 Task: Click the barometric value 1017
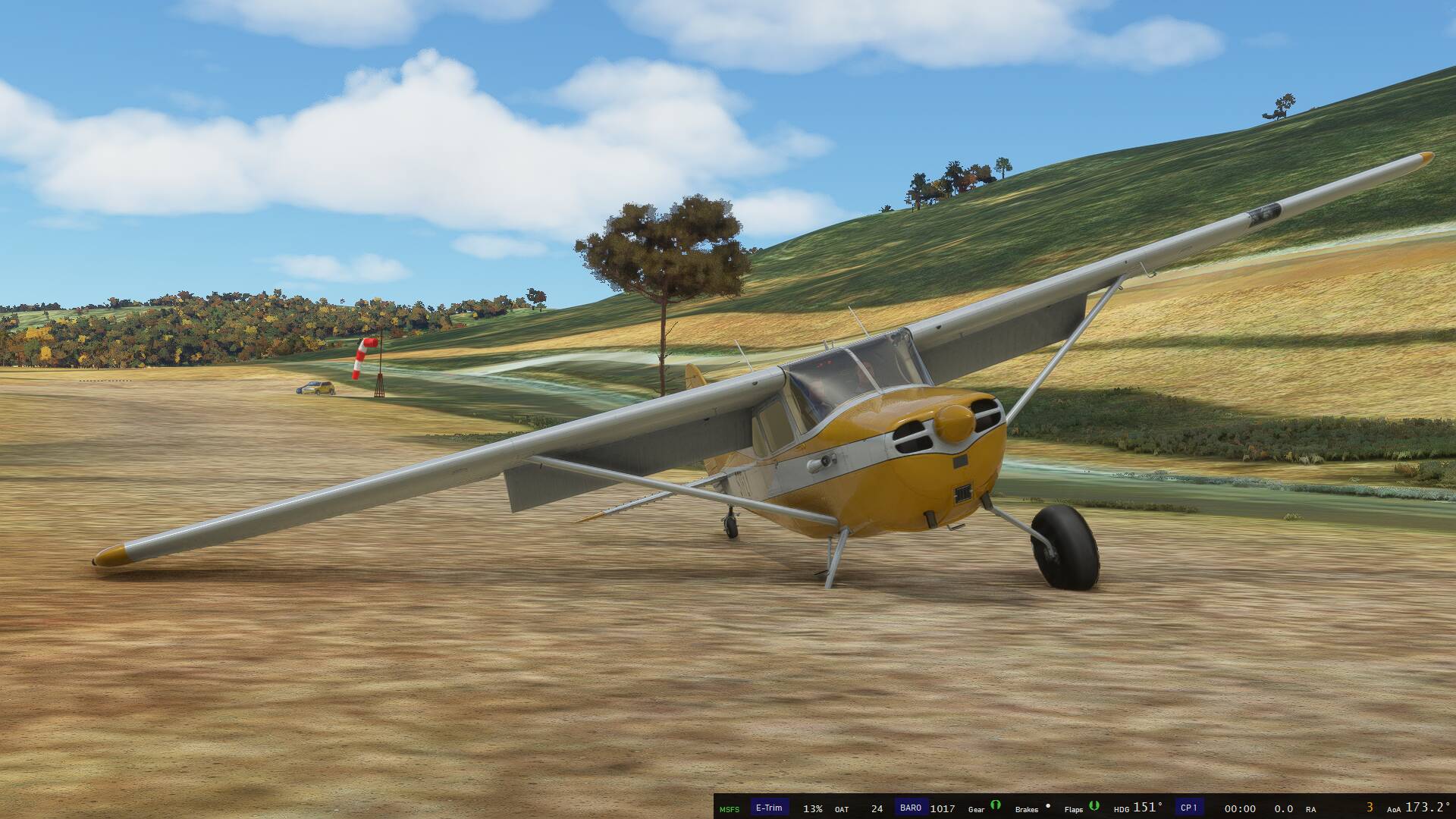coord(943,808)
